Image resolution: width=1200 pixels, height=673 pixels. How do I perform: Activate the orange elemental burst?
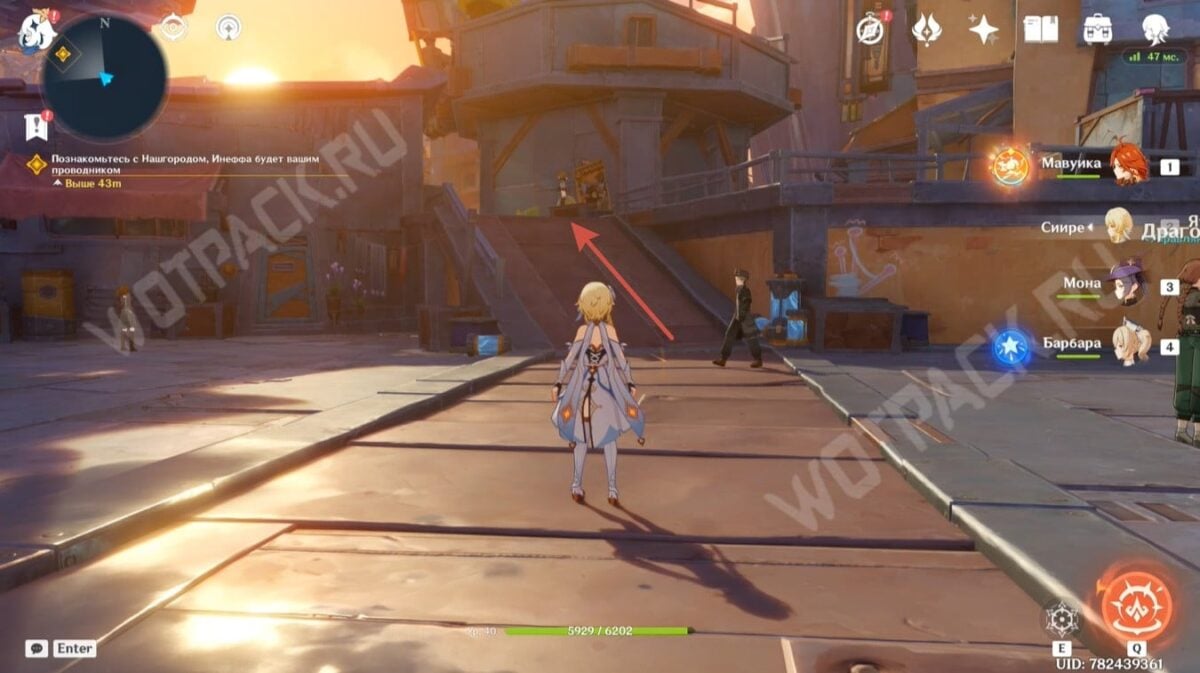coord(1137,606)
